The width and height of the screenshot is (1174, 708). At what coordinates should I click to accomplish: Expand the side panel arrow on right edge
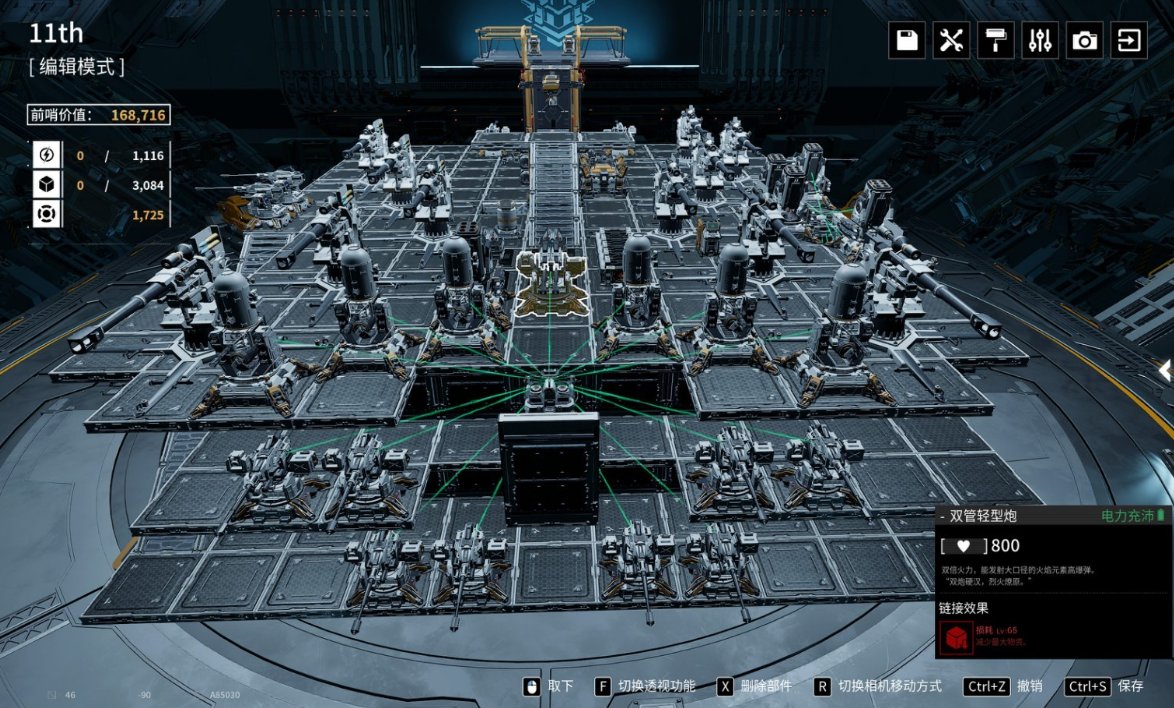[1165, 371]
